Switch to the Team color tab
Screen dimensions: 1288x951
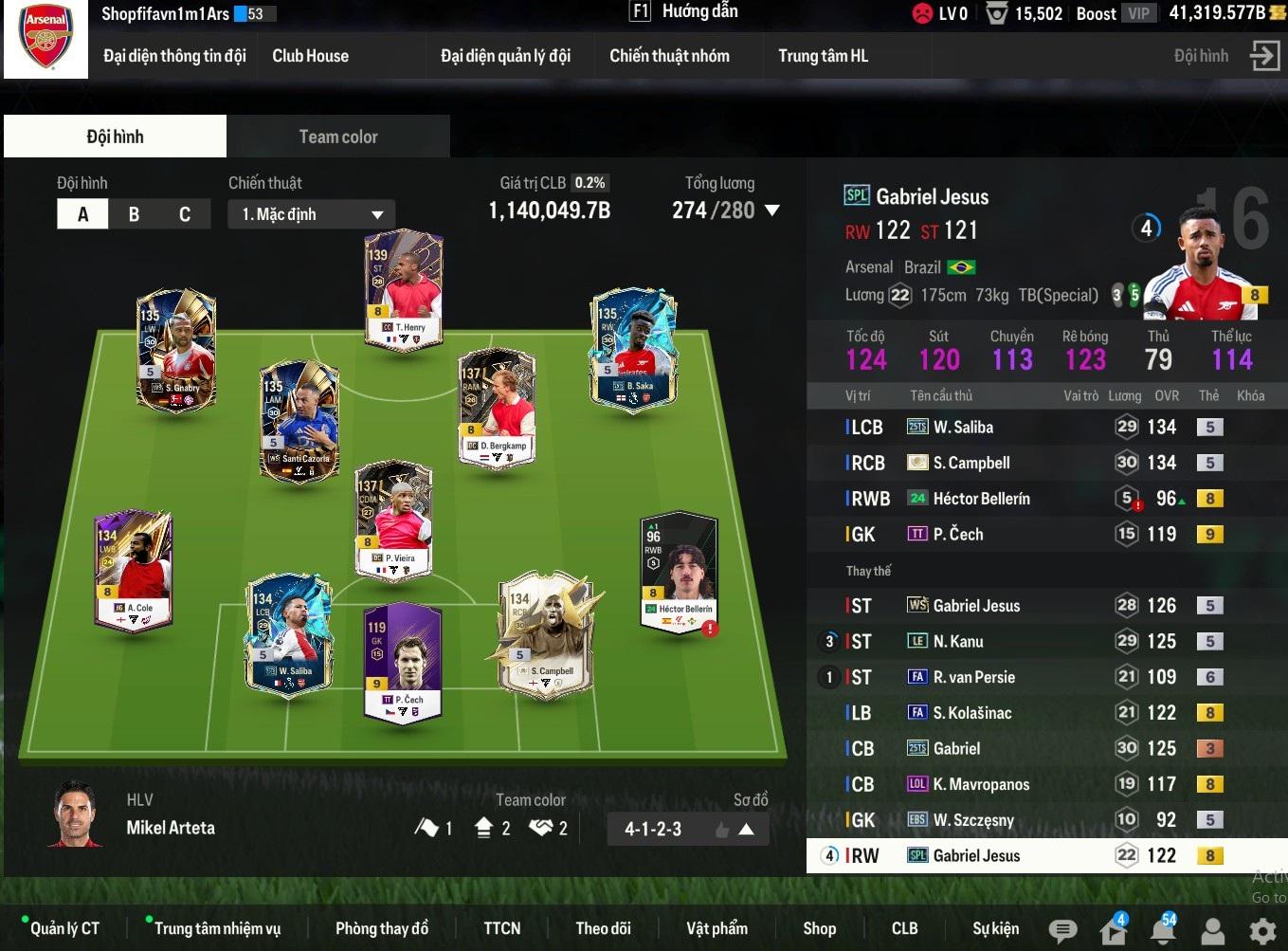pos(338,137)
